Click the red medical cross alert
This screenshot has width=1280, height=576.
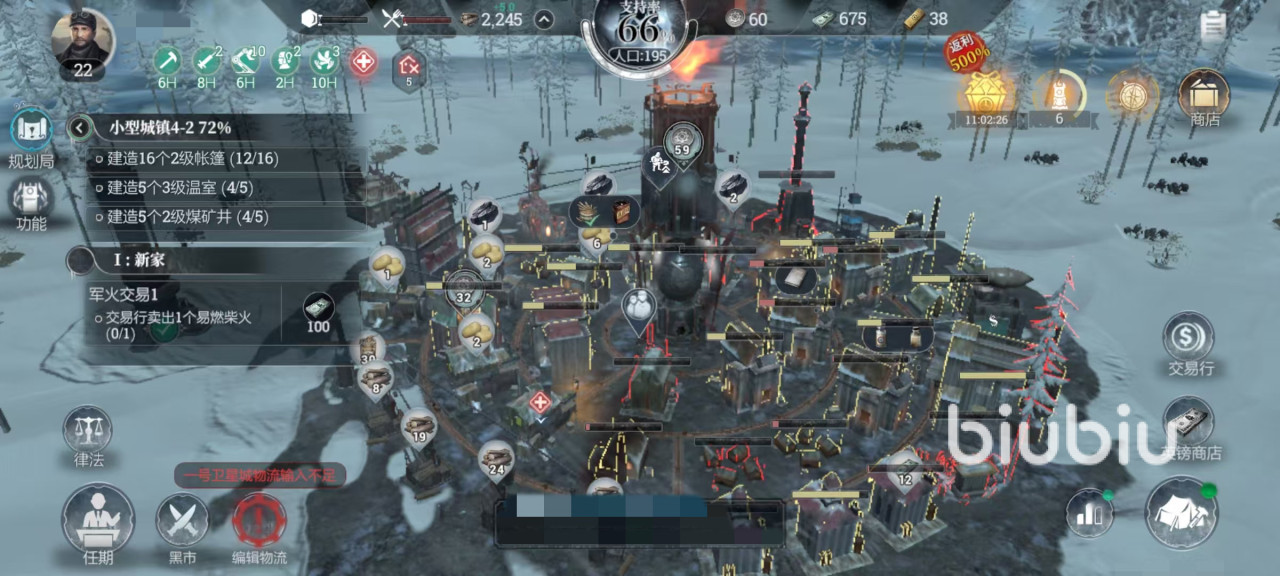pyautogui.click(x=363, y=62)
